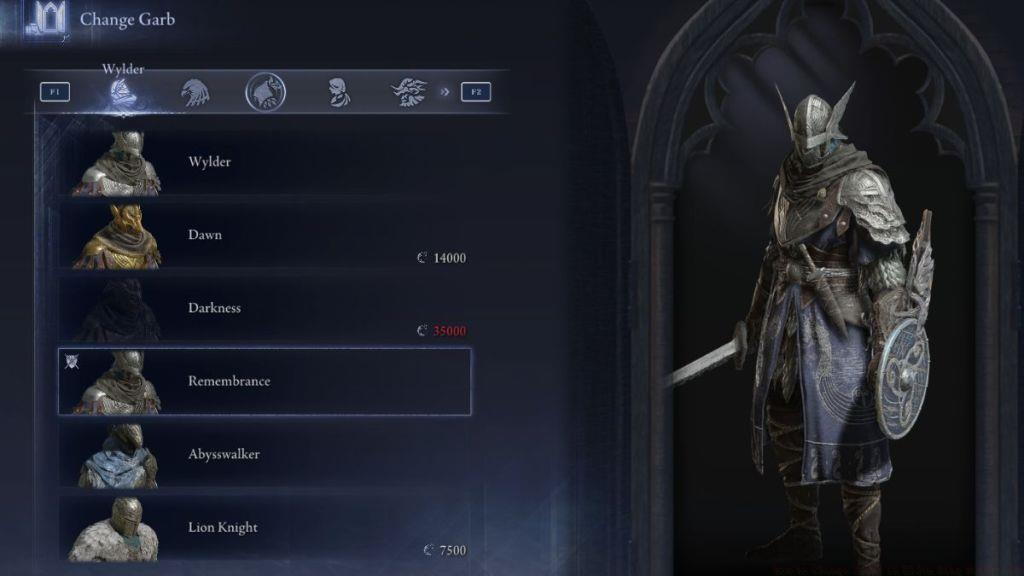Choose the Lion Knight garb
This screenshot has width=1024, height=576.
tap(265, 527)
